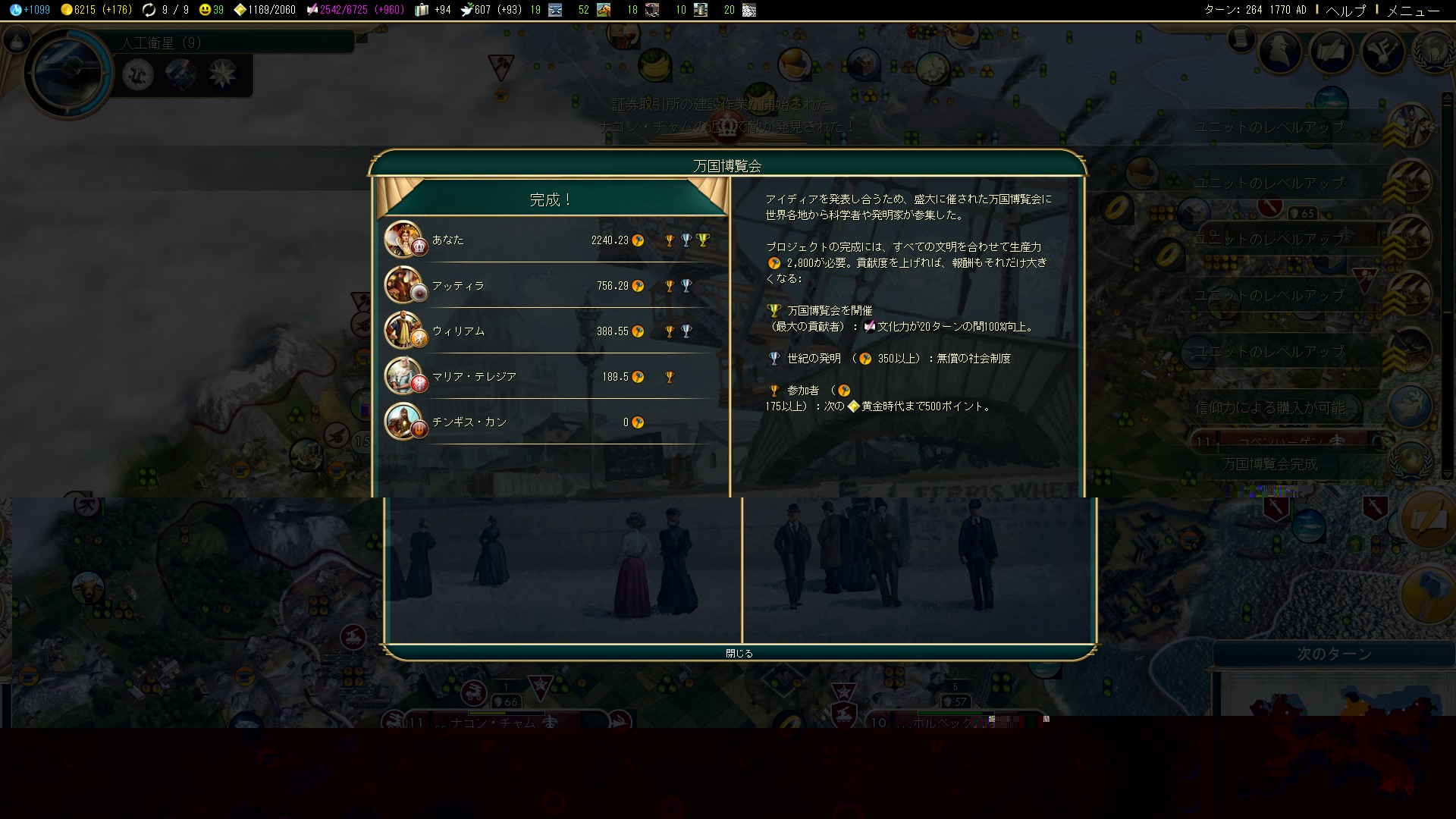Open the small scroll notification log icon
The image size is (1456, 819).
pyautogui.click(x=1241, y=38)
